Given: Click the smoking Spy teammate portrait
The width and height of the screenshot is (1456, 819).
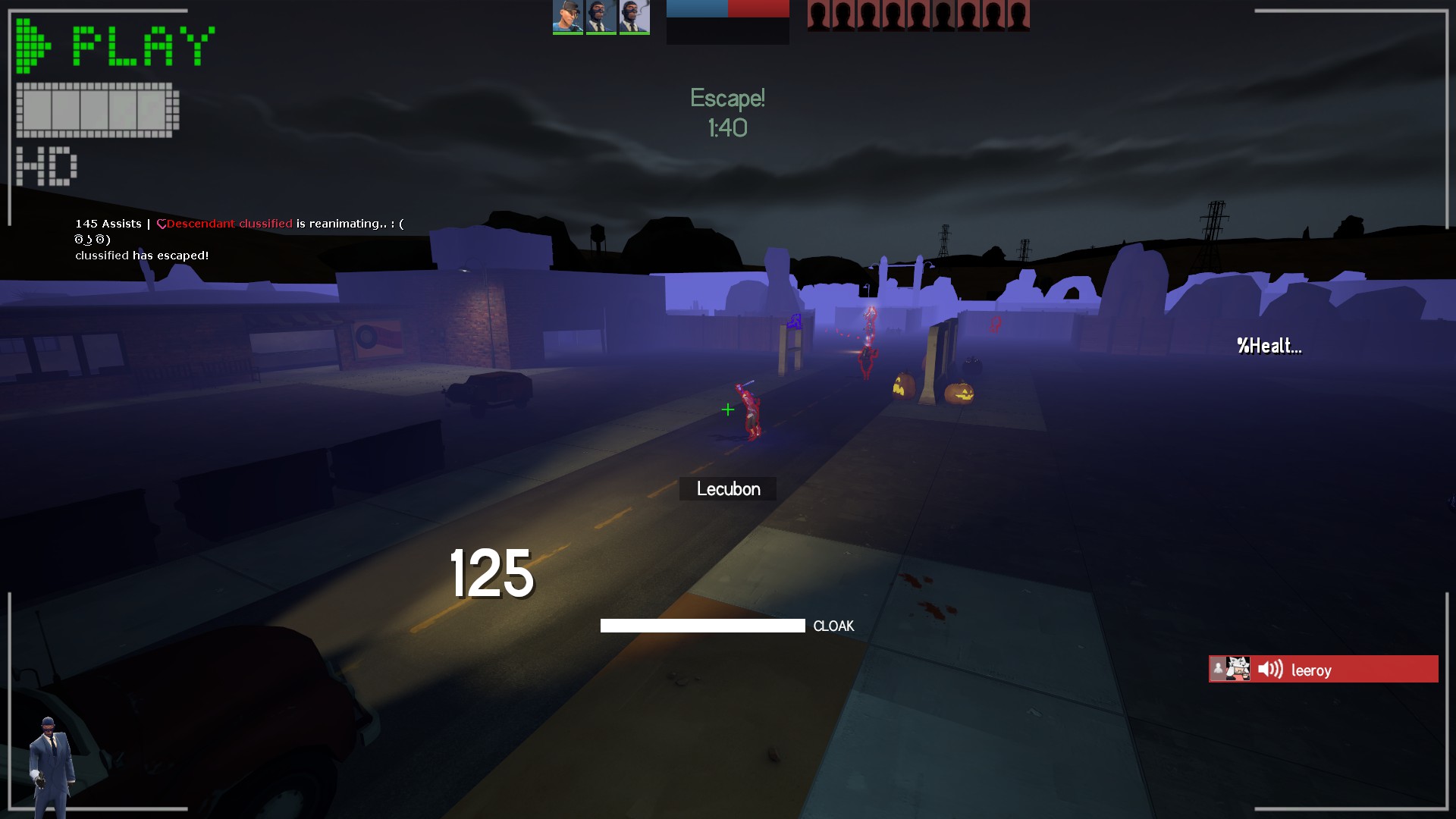Looking at the screenshot, I should (634, 17).
